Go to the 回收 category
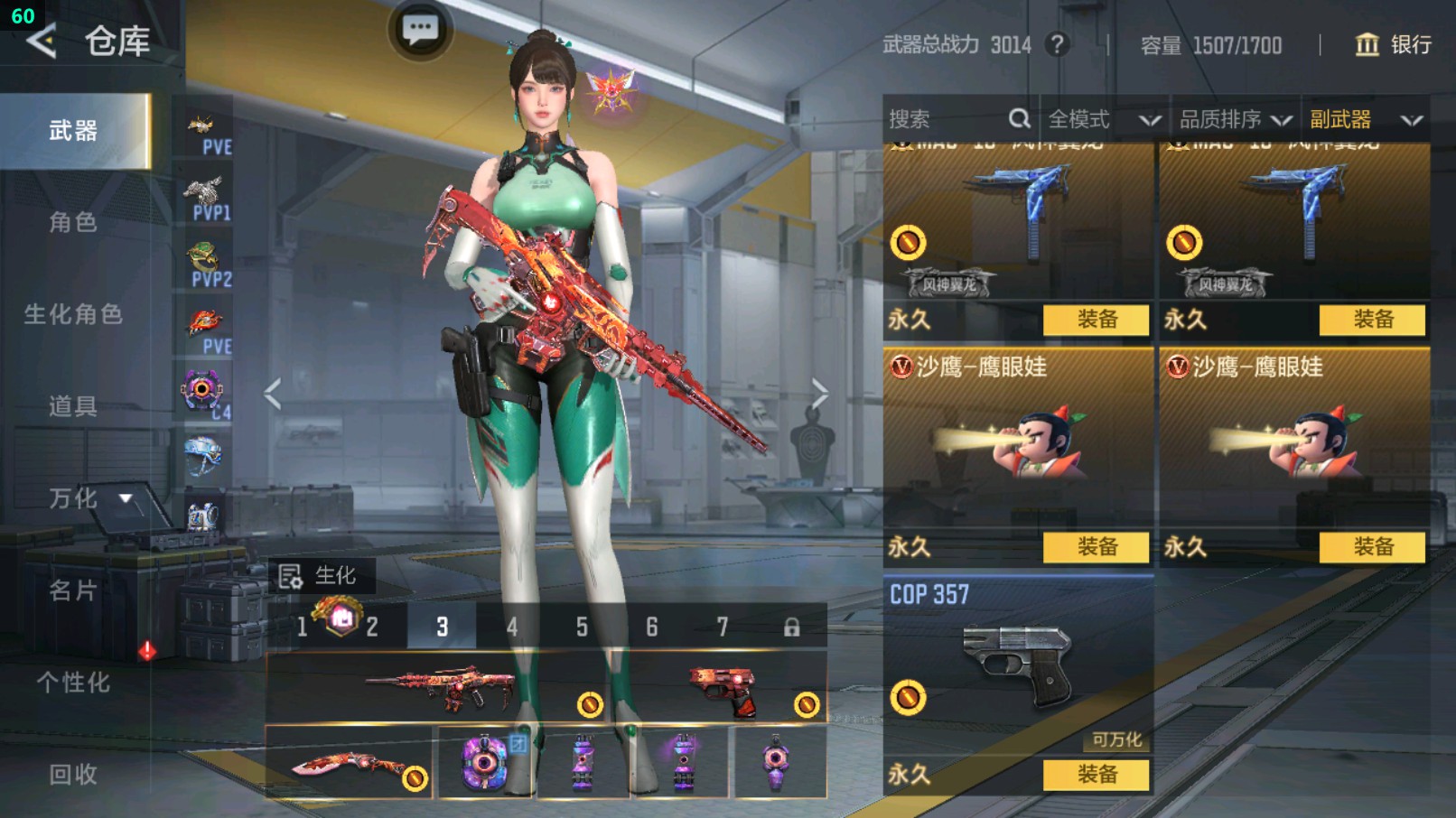The height and width of the screenshot is (818, 1456). [73, 775]
